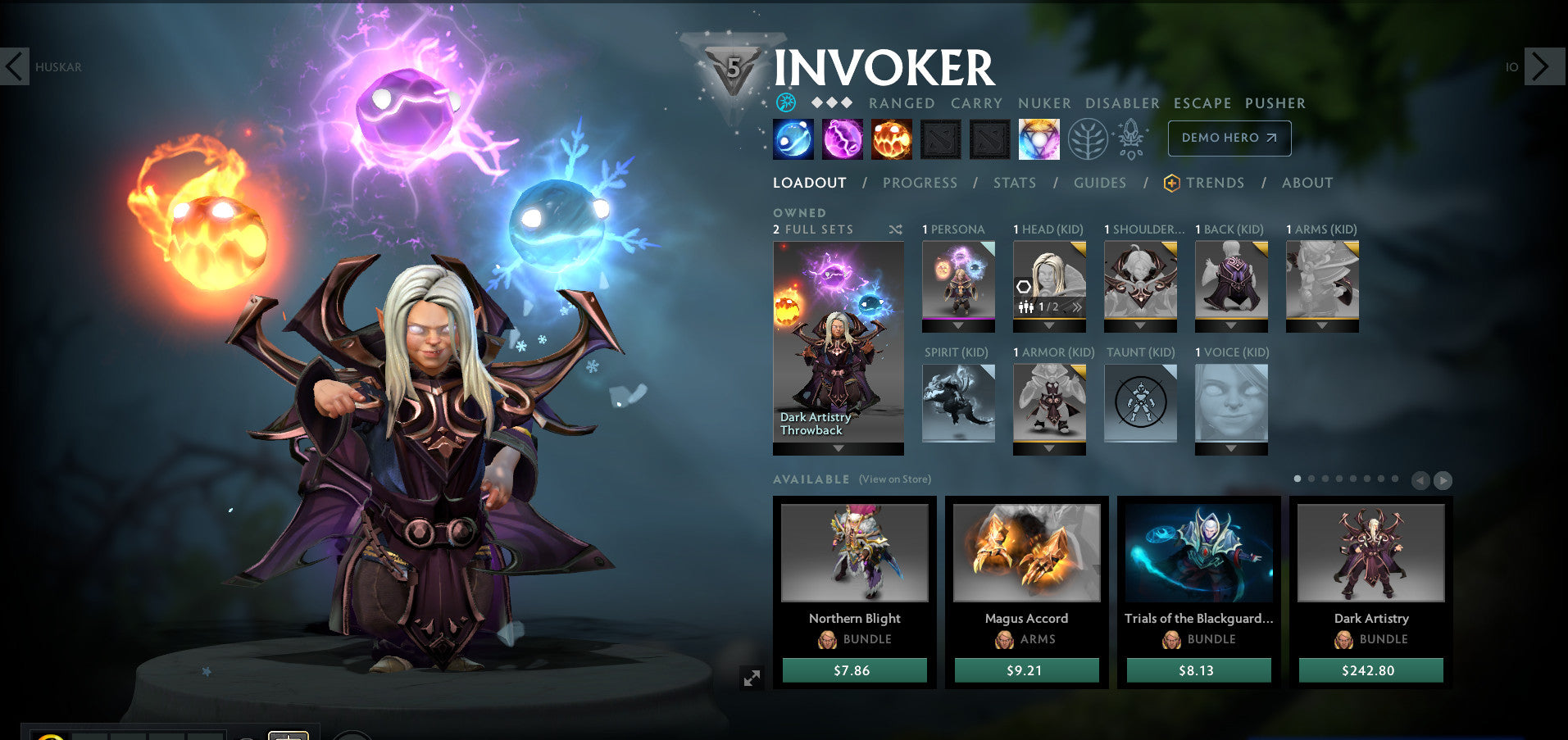Open View on Store link
1568x740 pixels.
click(893, 479)
